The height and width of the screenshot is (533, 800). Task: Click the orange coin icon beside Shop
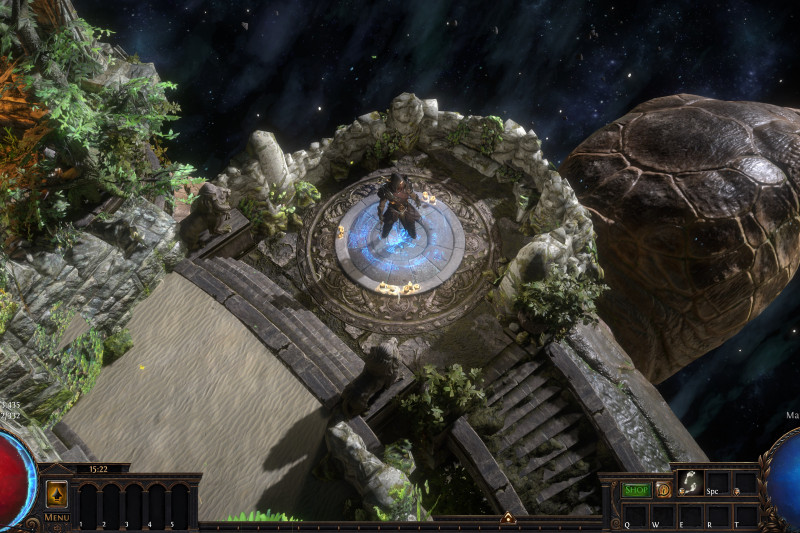pyautogui.click(x=663, y=490)
